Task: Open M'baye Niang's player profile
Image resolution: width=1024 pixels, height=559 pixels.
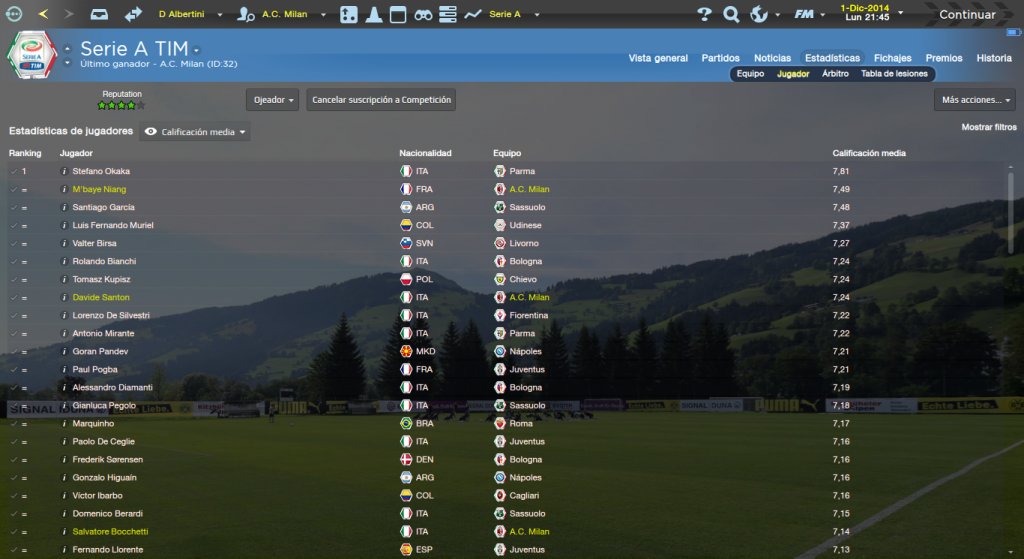Action: click(x=99, y=189)
